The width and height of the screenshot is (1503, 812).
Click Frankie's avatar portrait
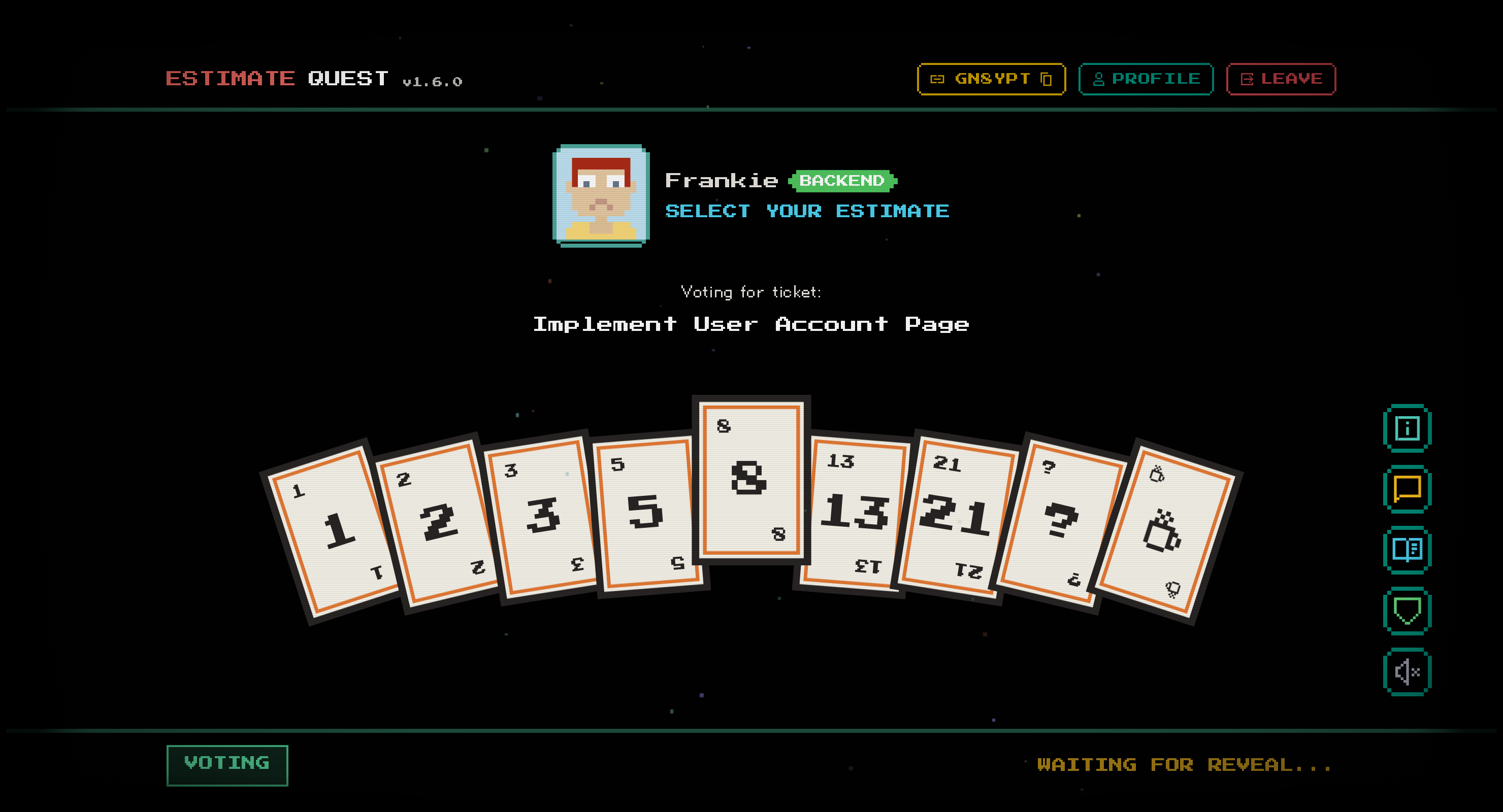tap(601, 195)
